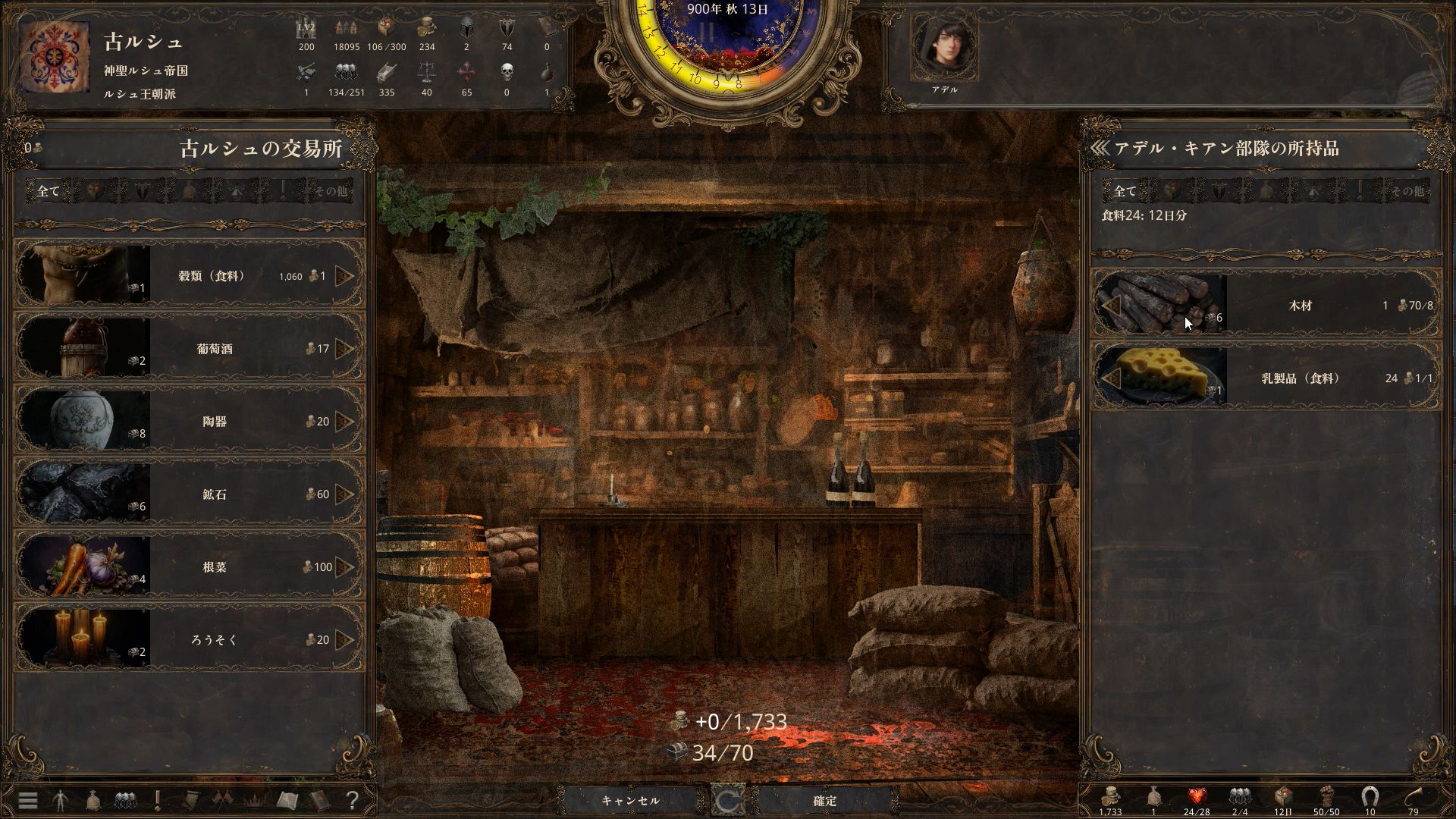This screenshot has width=1456, height=819.
Task: Open the character figure screen
Action: tap(61, 800)
